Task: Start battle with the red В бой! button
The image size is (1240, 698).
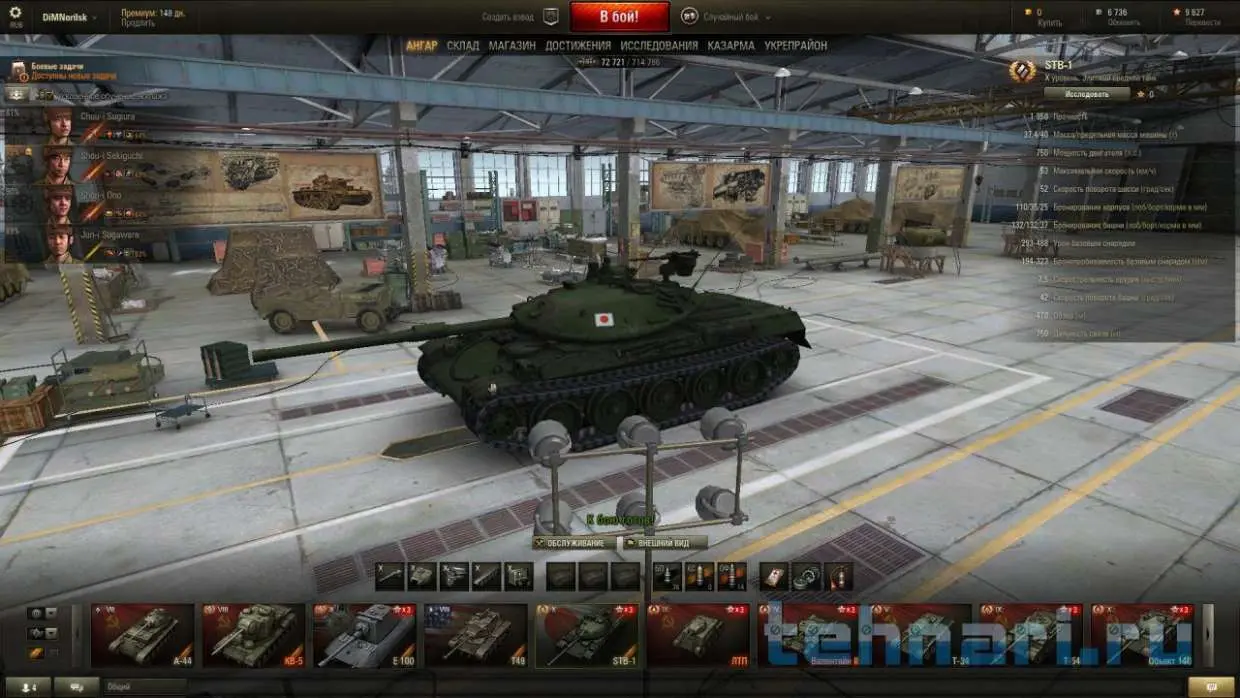Action: click(619, 17)
